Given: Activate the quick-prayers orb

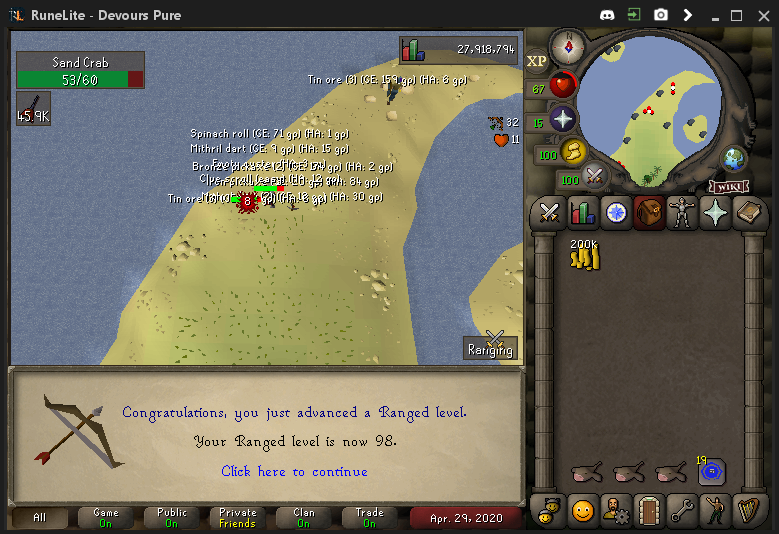Looking at the screenshot, I should click(x=563, y=119).
